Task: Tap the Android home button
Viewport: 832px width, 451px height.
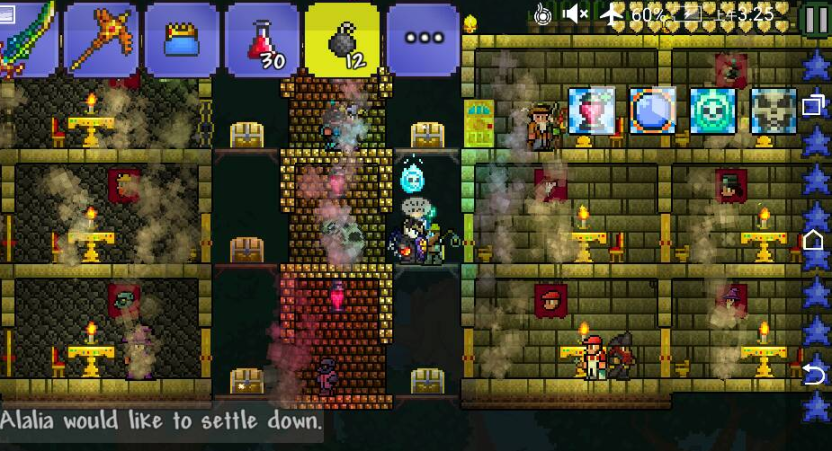Action: (814, 240)
